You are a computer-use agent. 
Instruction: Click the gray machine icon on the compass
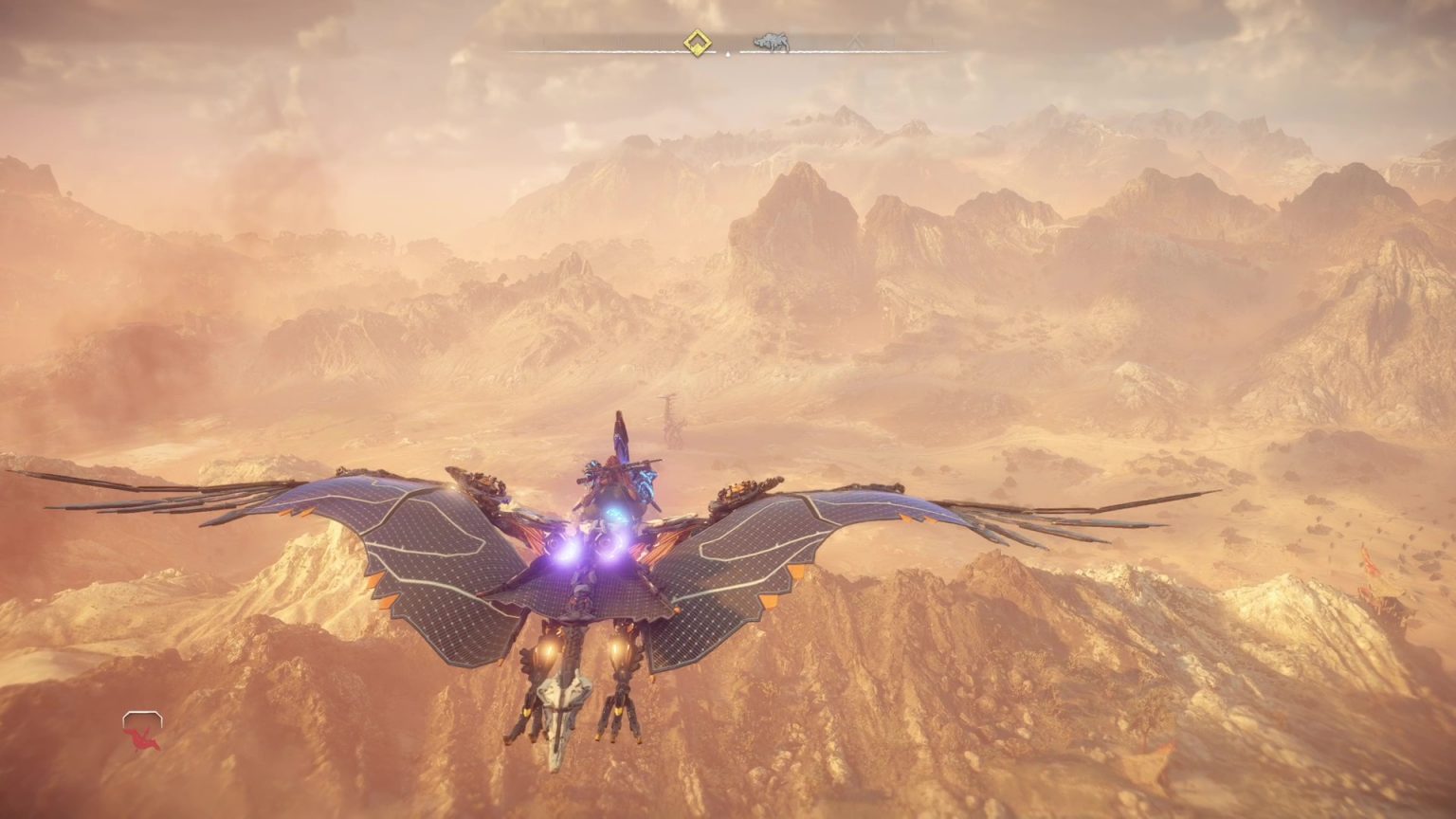[771, 43]
